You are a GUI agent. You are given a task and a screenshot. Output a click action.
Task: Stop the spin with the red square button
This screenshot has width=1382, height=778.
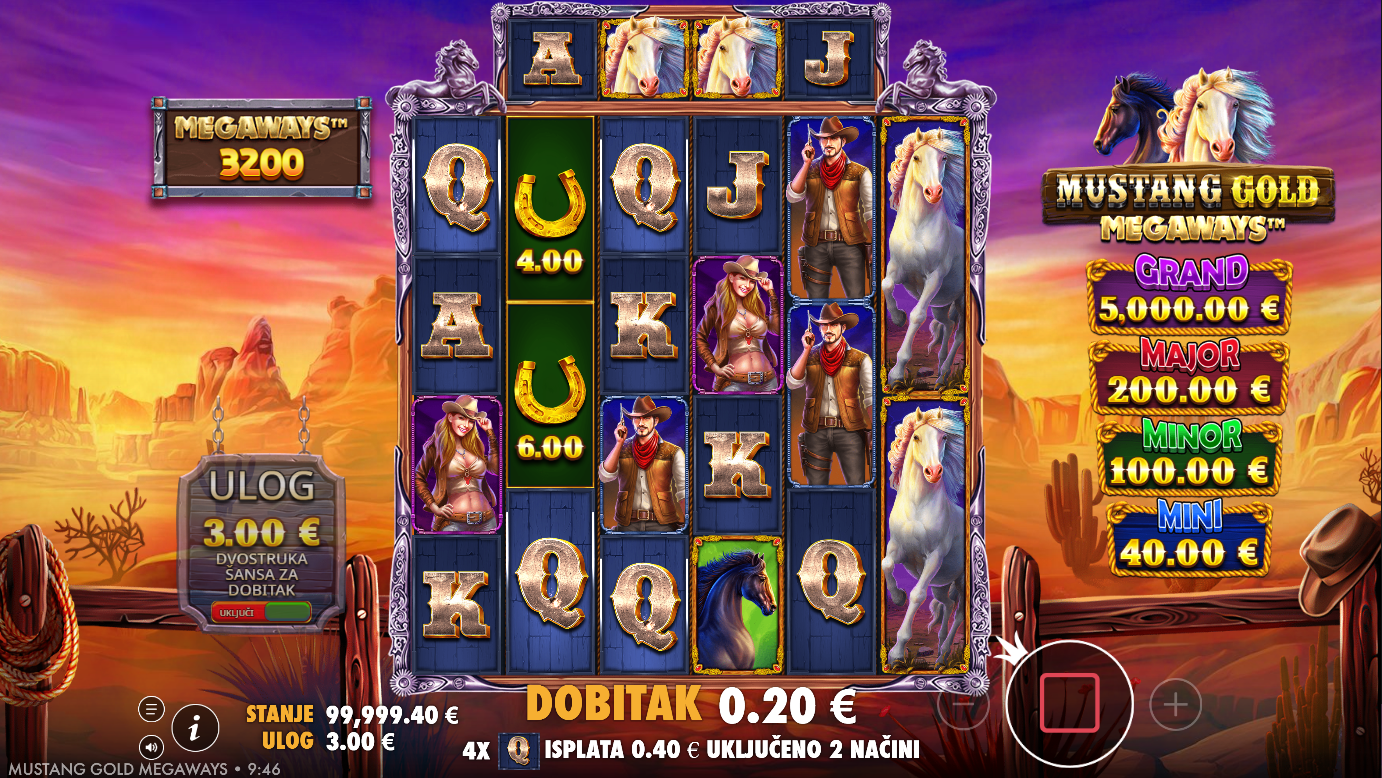coord(1069,703)
